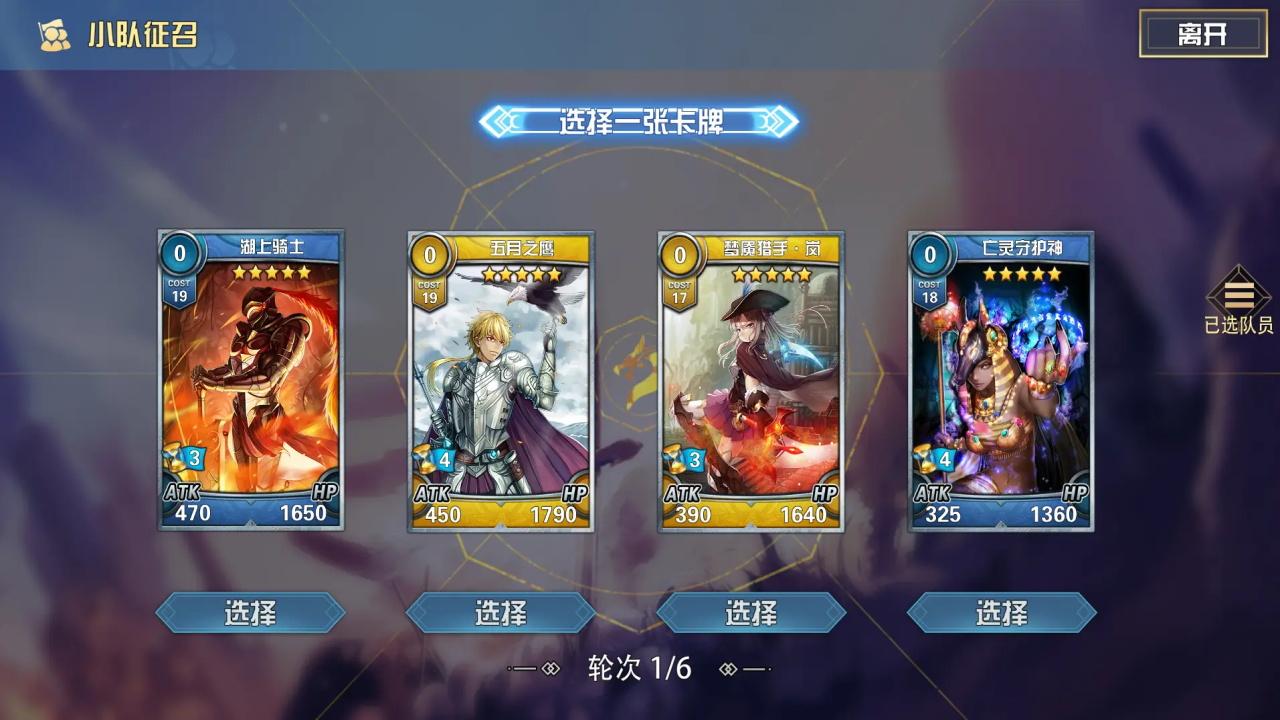Click the 轮次 1/6 round indicator
This screenshot has width=1280, height=720.
tap(640, 669)
